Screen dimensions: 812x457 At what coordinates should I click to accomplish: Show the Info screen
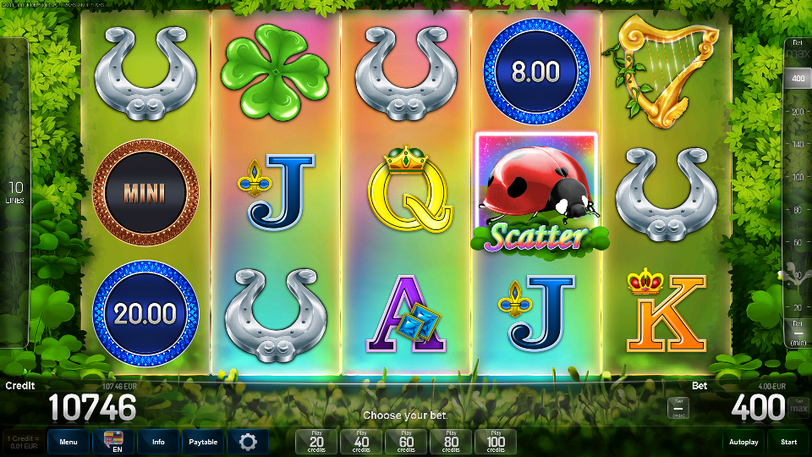[158, 441]
